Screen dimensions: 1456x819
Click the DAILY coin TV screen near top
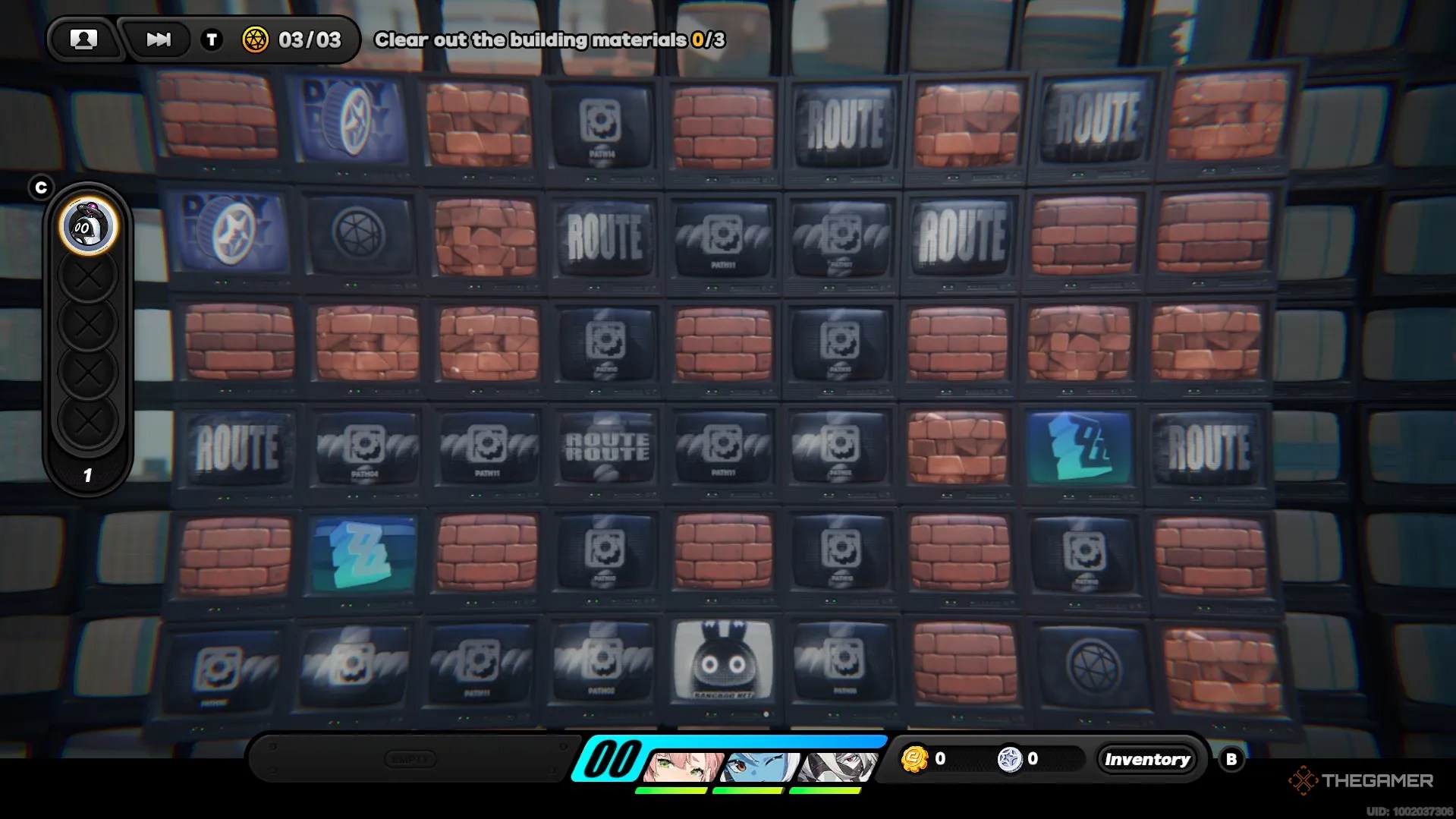pos(349,121)
